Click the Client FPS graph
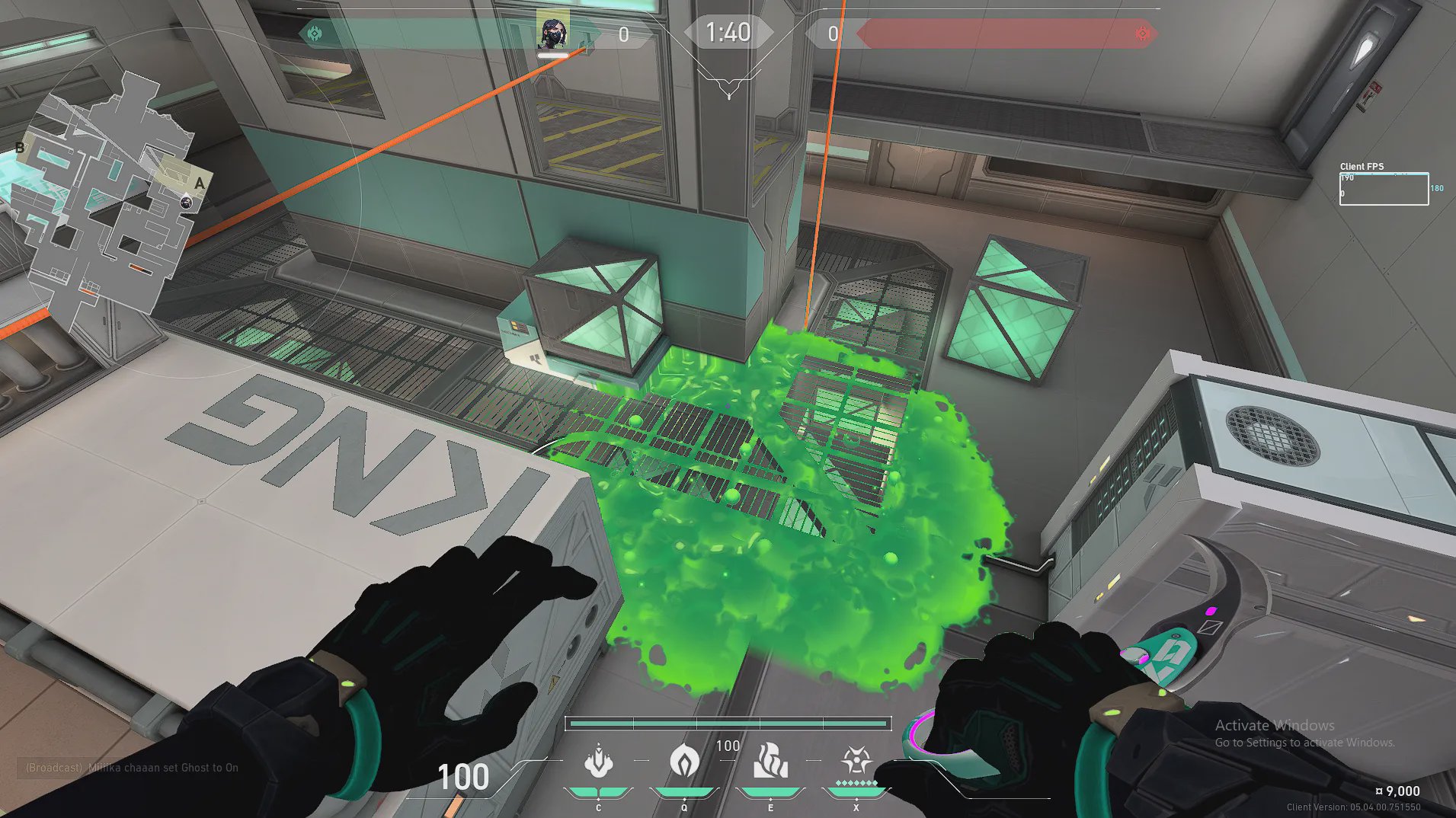This screenshot has height=818, width=1456. pos(1384,189)
